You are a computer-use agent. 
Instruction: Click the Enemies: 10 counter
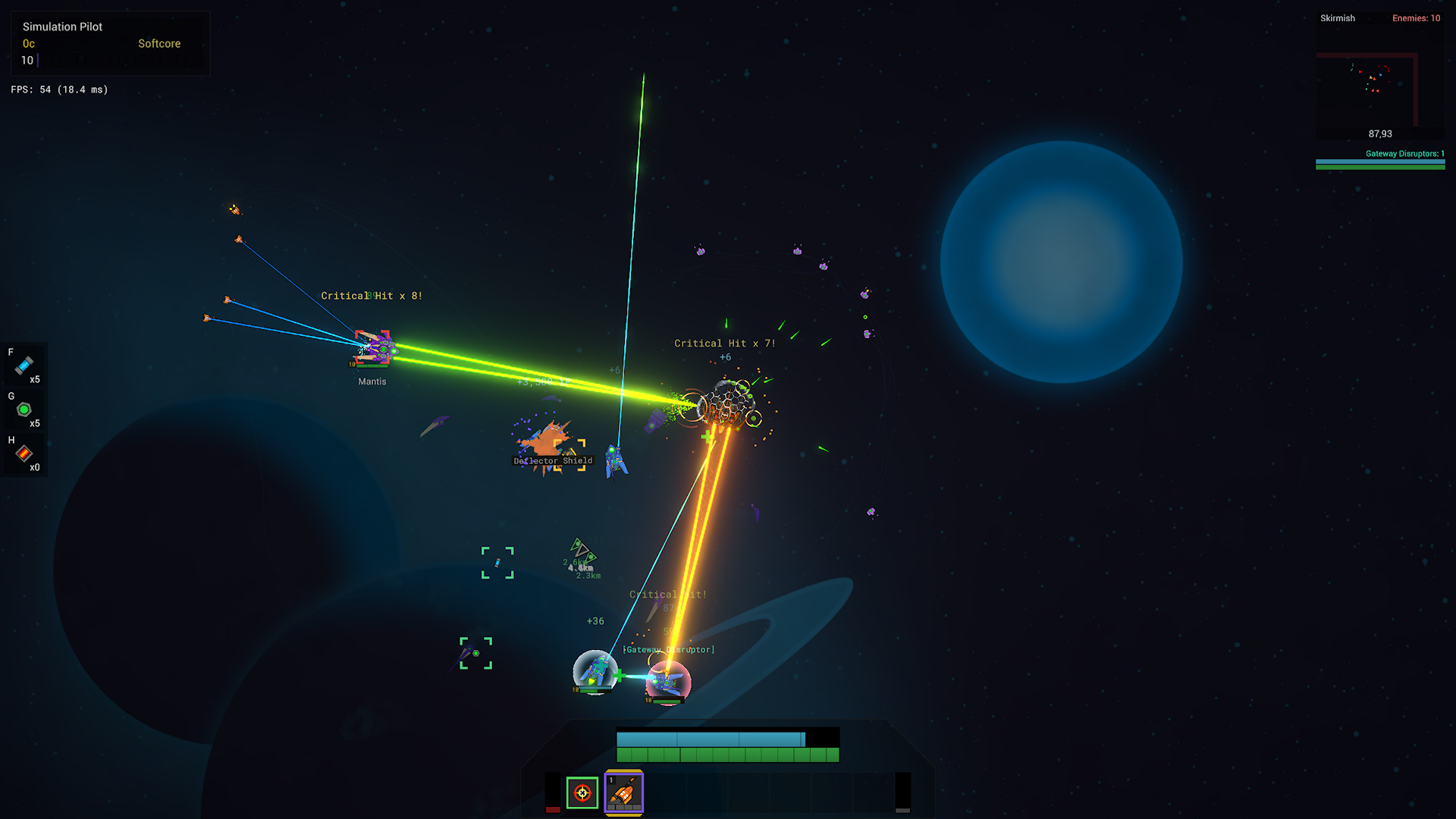[x=1417, y=17]
